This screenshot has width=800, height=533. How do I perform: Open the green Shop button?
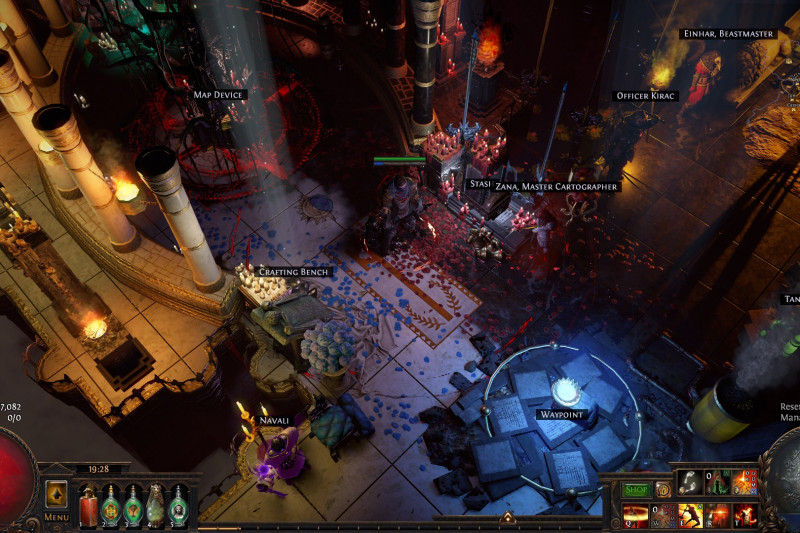(x=635, y=490)
